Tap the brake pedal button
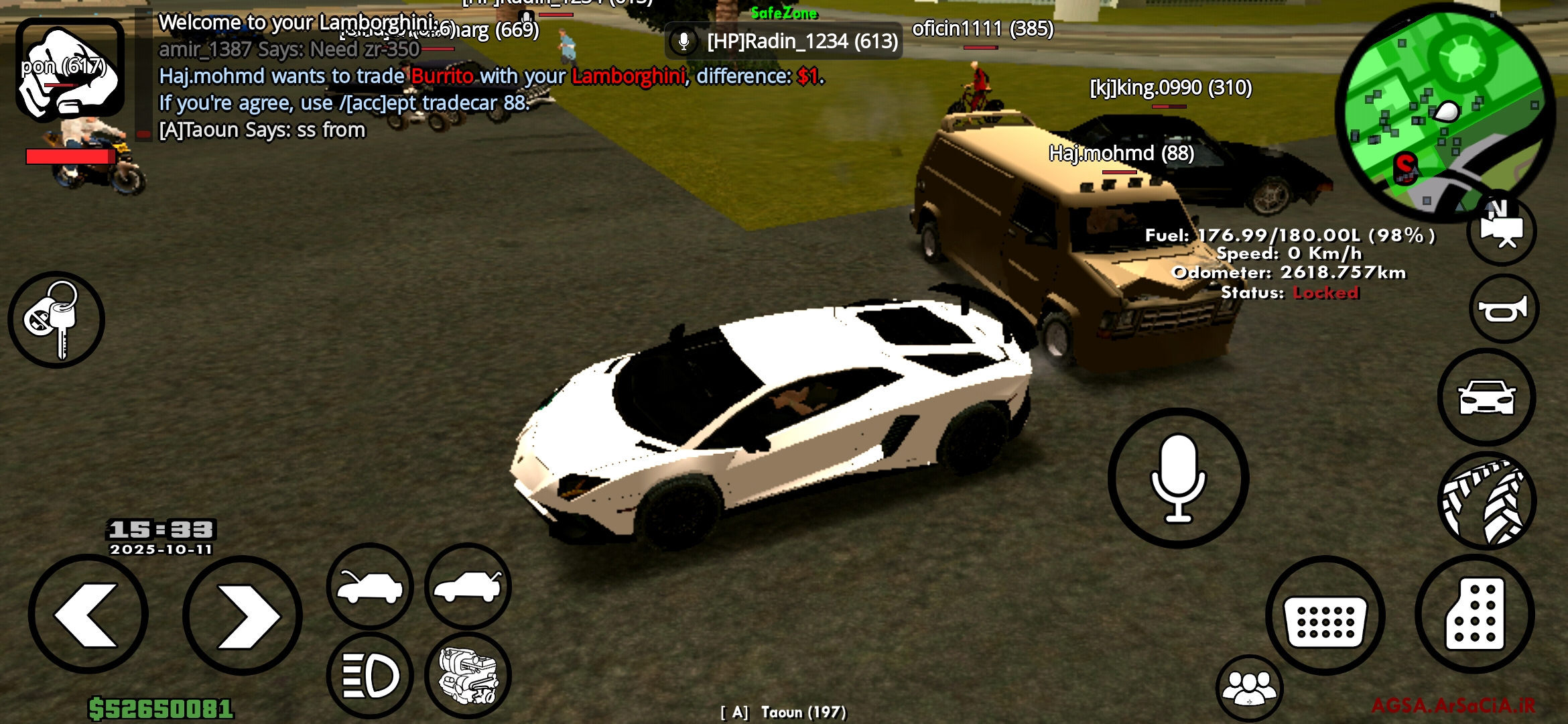This screenshot has width=1568, height=724. click(x=1325, y=615)
